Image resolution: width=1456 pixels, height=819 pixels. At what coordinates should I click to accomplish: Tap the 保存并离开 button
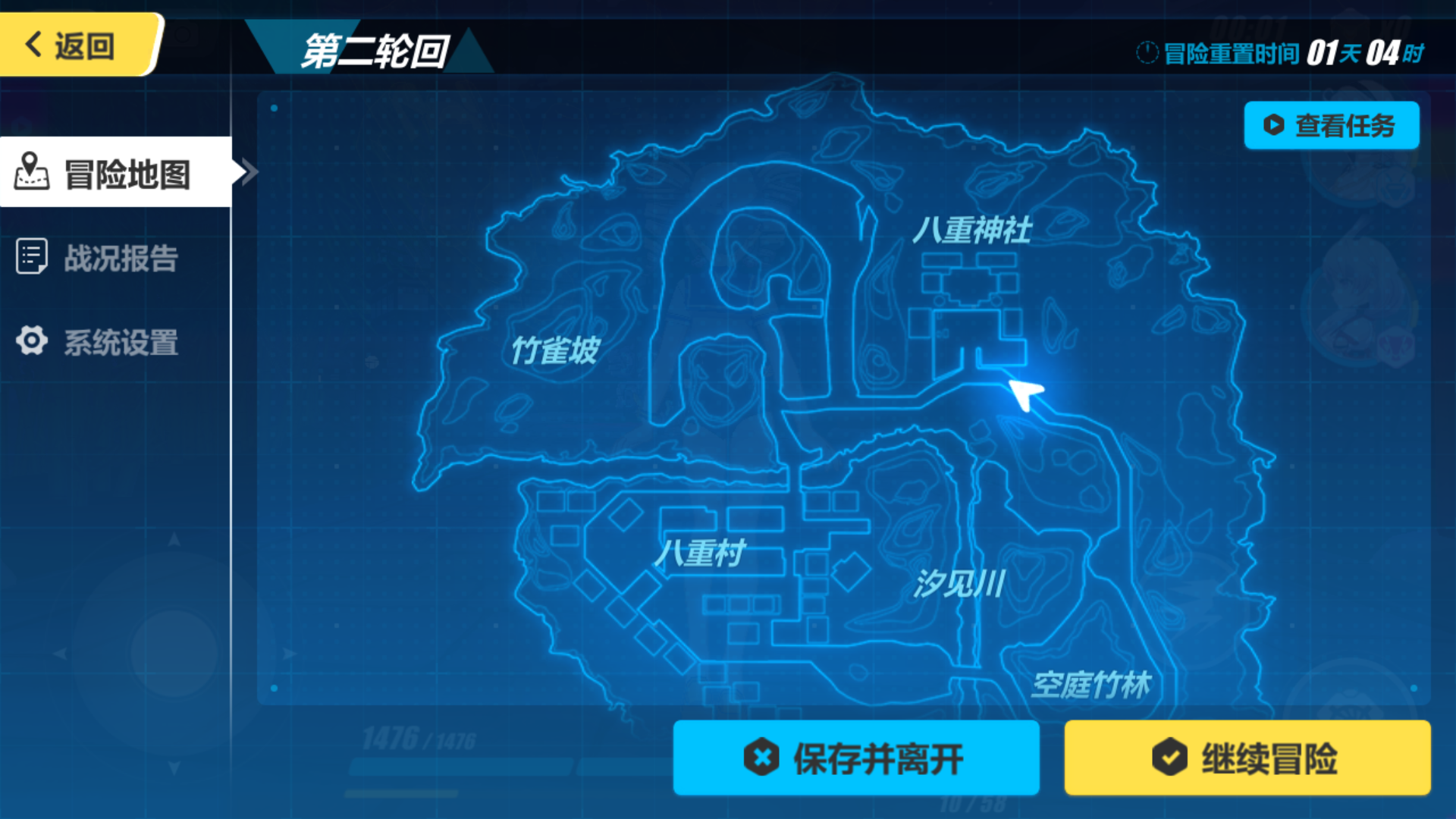[x=855, y=758]
